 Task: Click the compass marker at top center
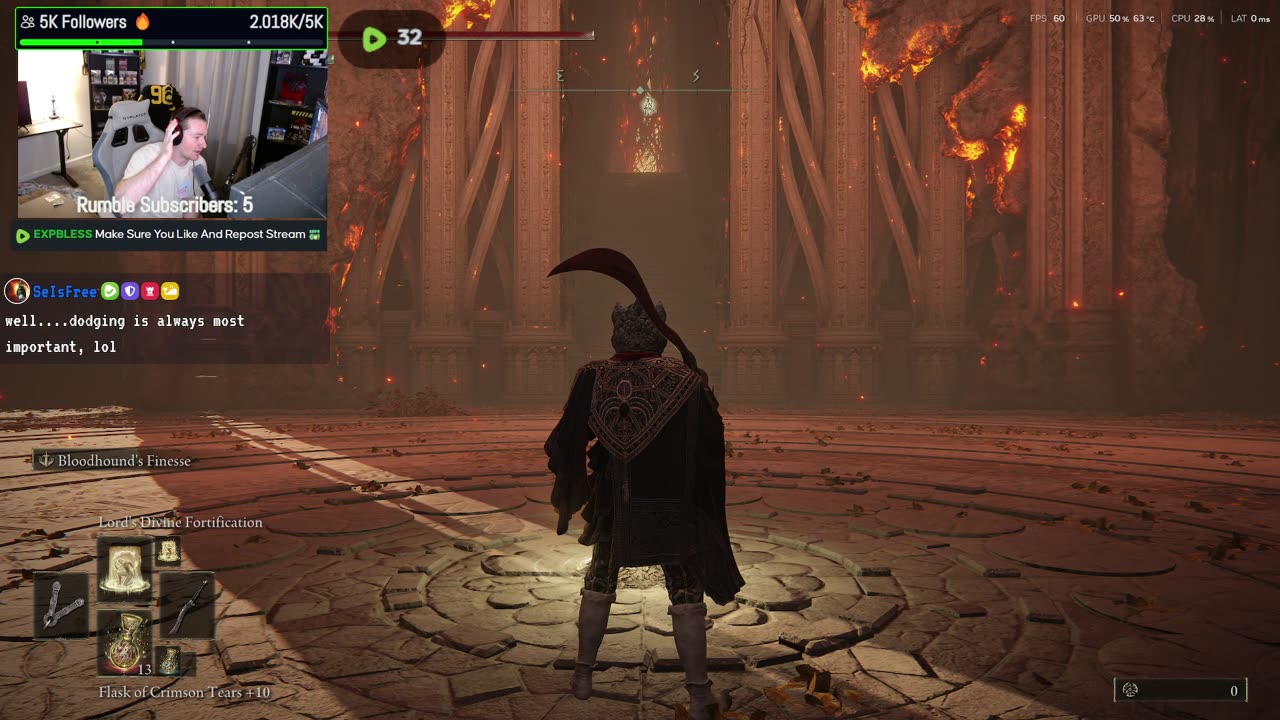pos(648,103)
